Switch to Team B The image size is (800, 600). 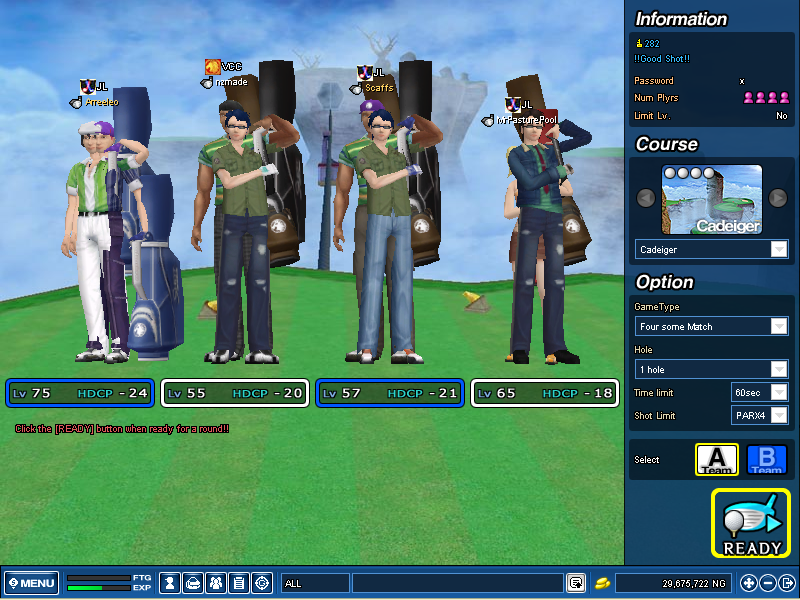point(767,460)
